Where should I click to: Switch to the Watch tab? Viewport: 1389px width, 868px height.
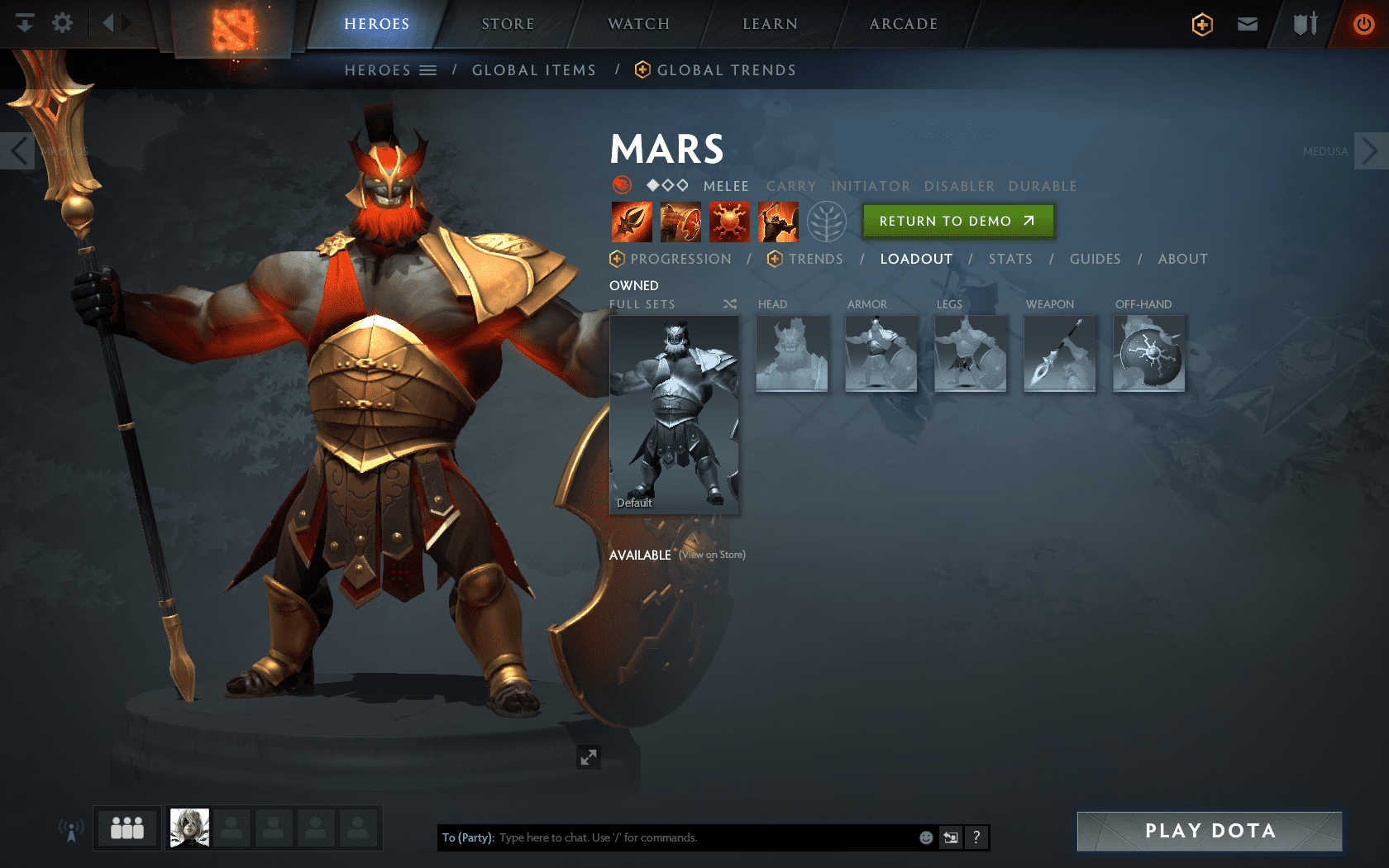[638, 24]
